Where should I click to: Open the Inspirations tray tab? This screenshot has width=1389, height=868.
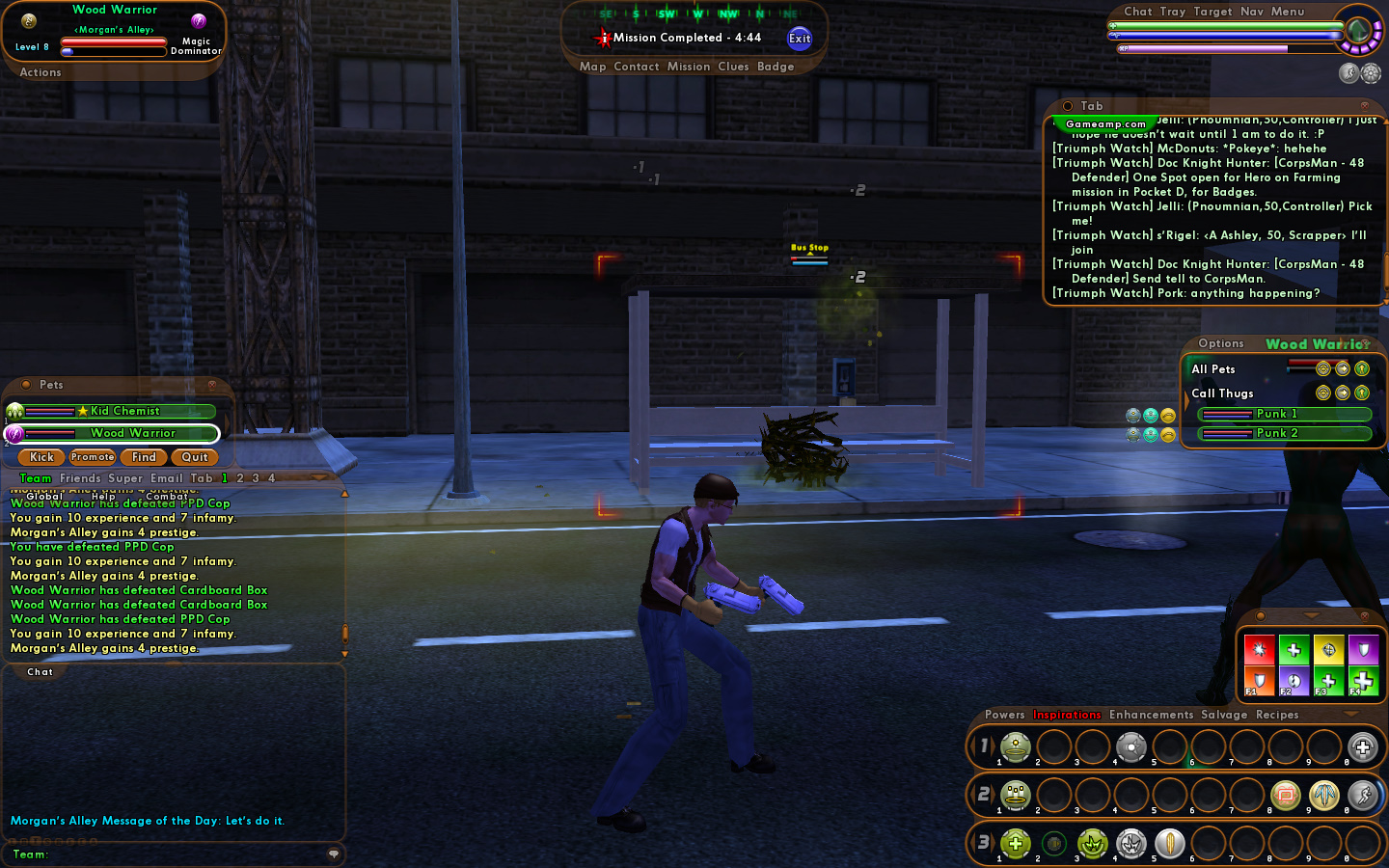pos(1067,715)
